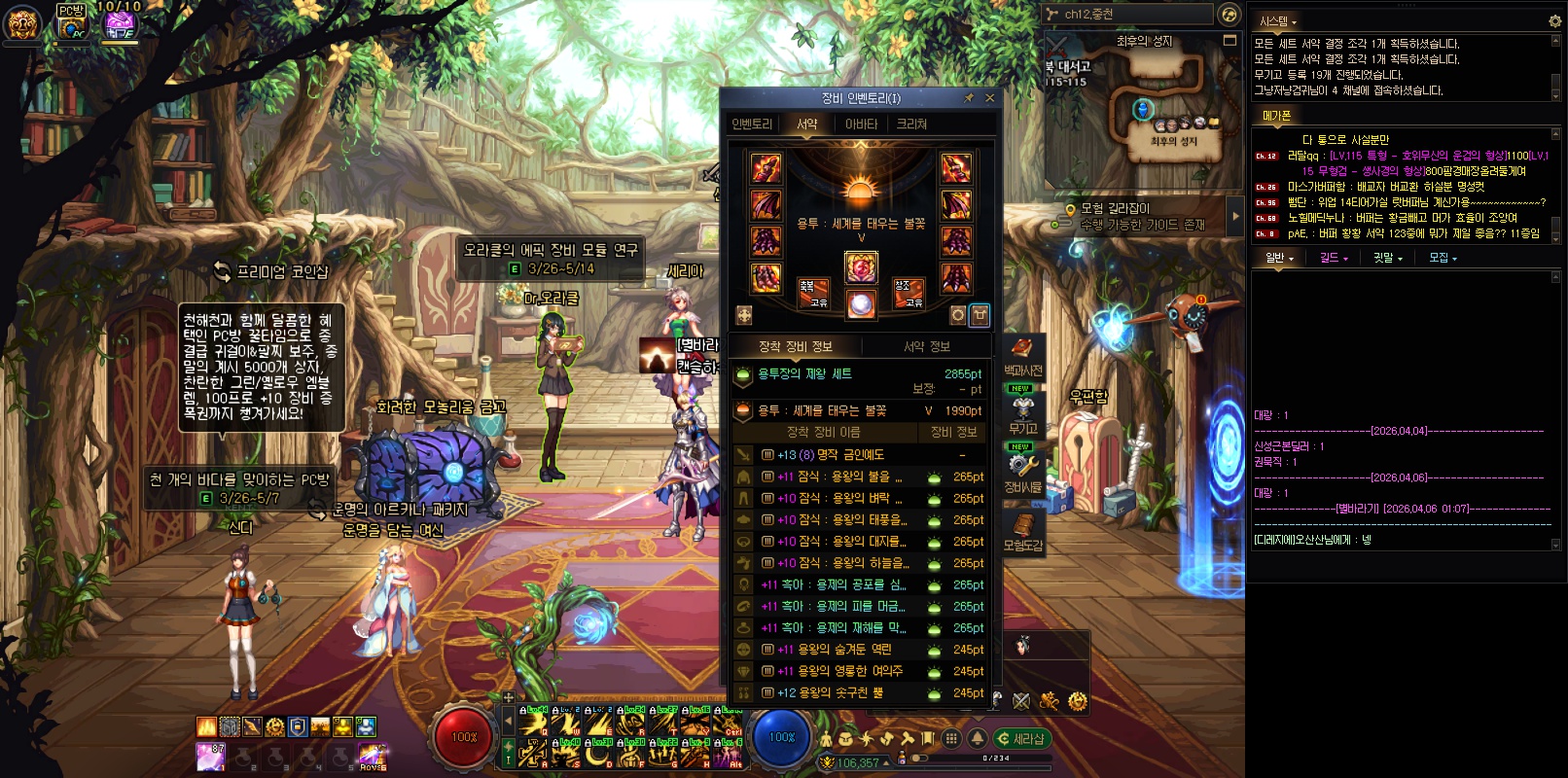The image size is (1568, 778).
Task: Select the 크리쳐 tab
Action: tap(911, 124)
